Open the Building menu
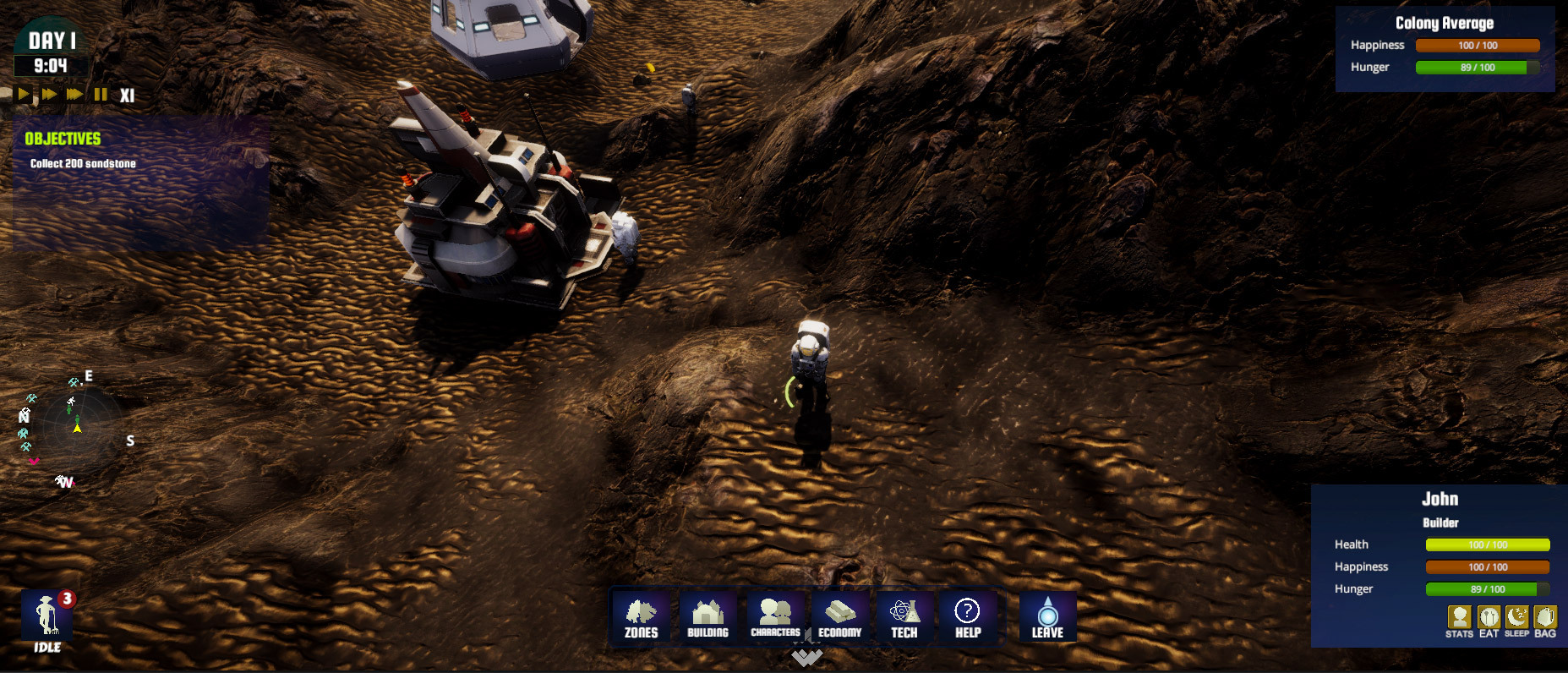This screenshot has height=673, width=1568. pos(708,617)
